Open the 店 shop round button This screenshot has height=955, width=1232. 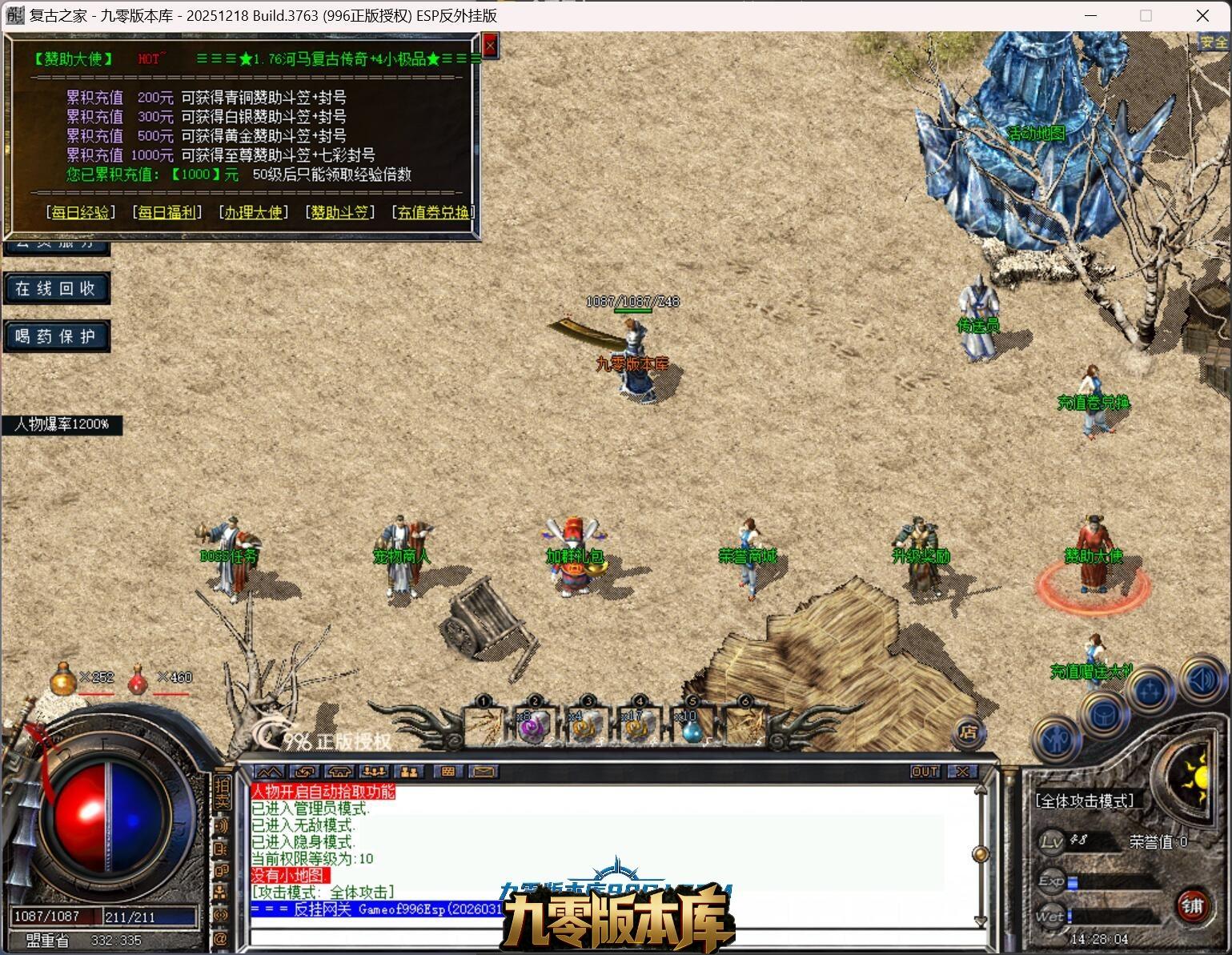pos(969,732)
